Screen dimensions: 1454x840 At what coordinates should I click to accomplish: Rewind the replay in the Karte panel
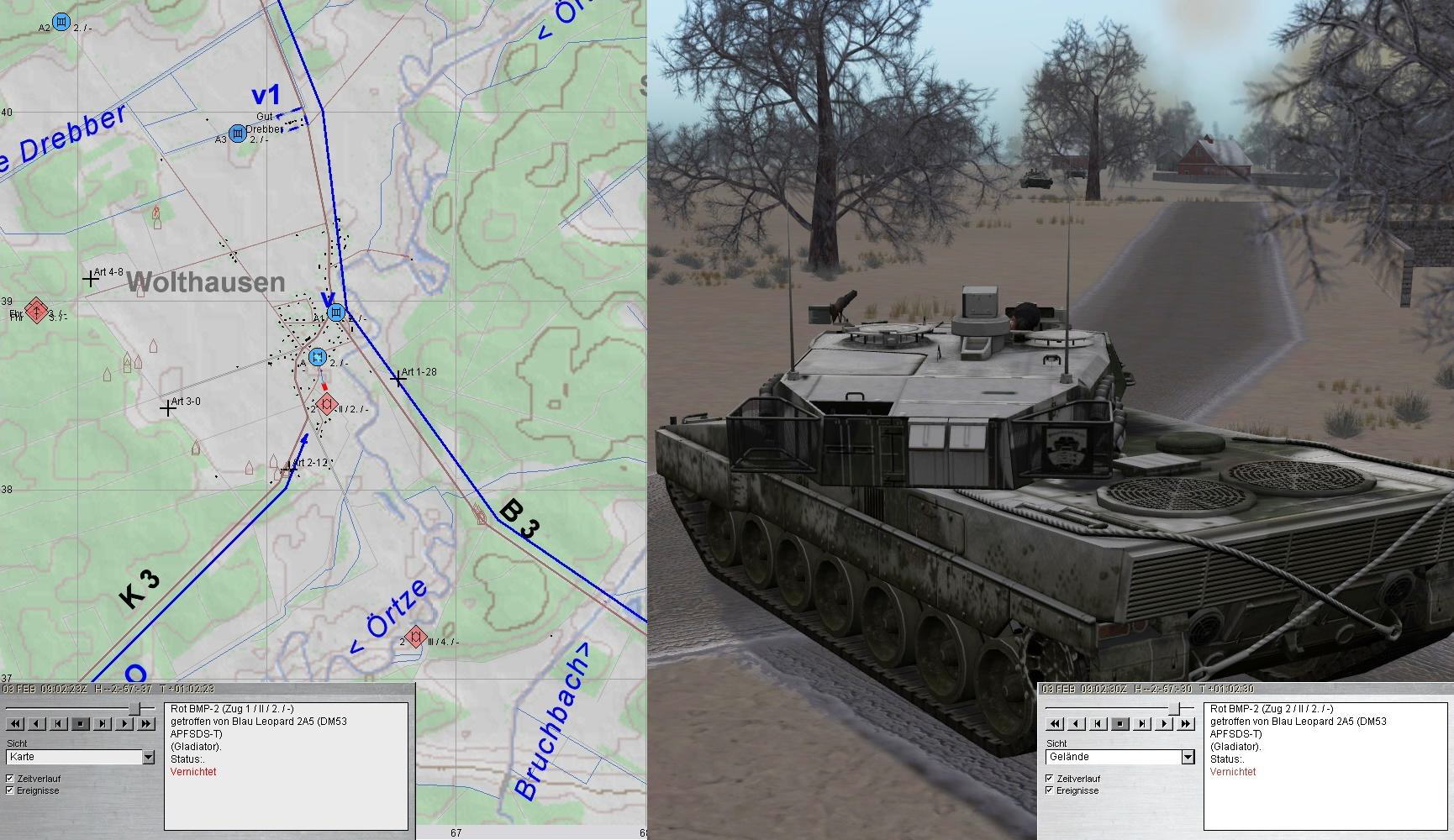point(15,723)
